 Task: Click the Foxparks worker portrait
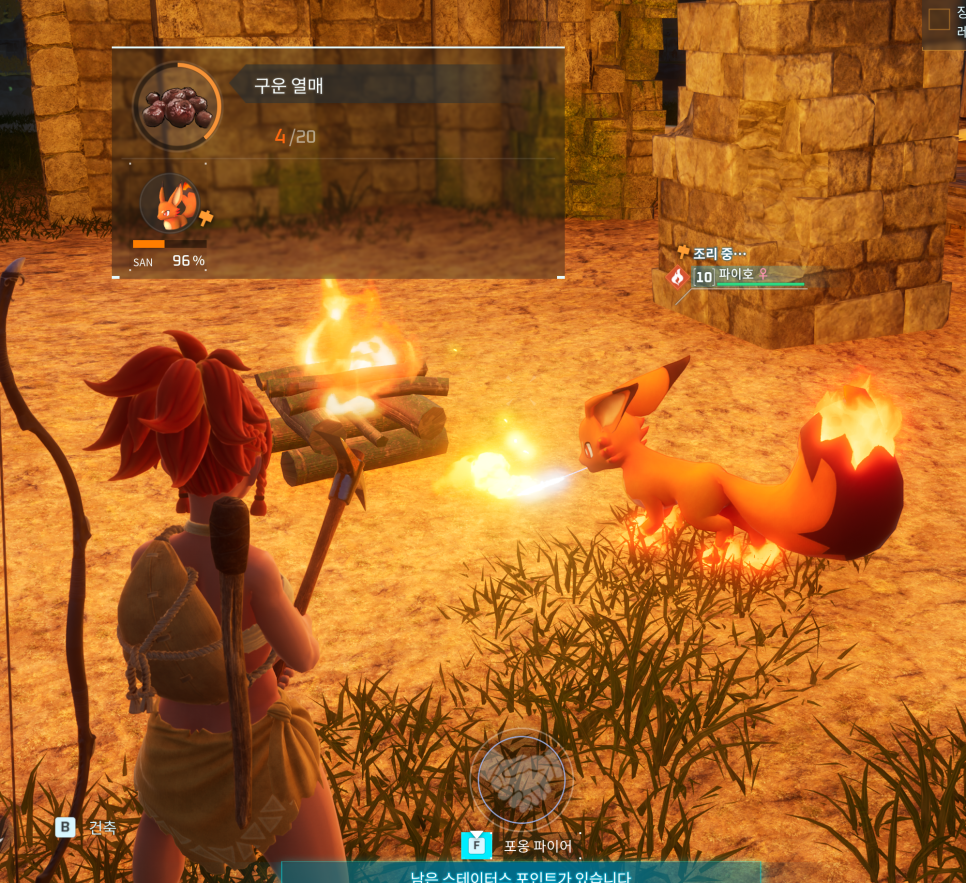coord(170,204)
